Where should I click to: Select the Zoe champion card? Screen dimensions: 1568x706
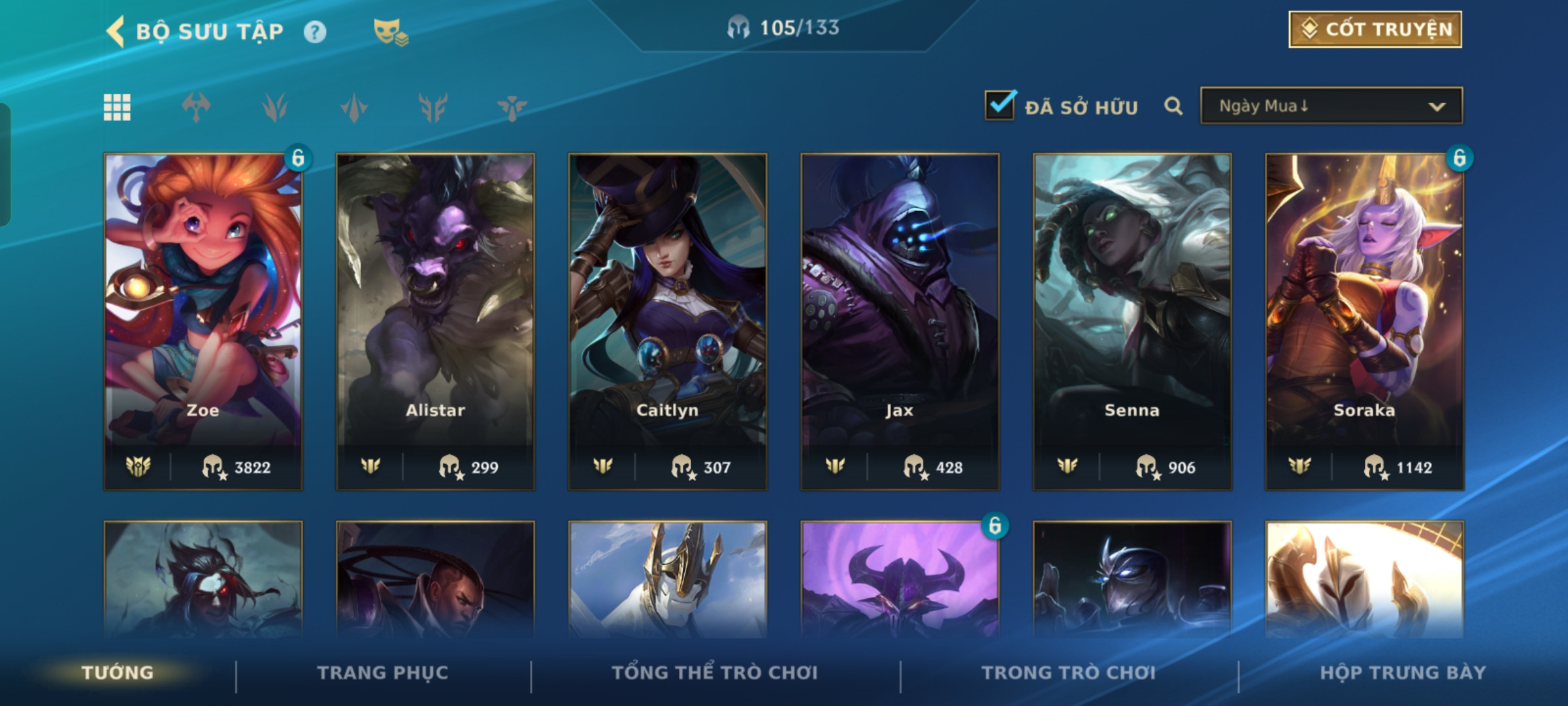point(203,320)
